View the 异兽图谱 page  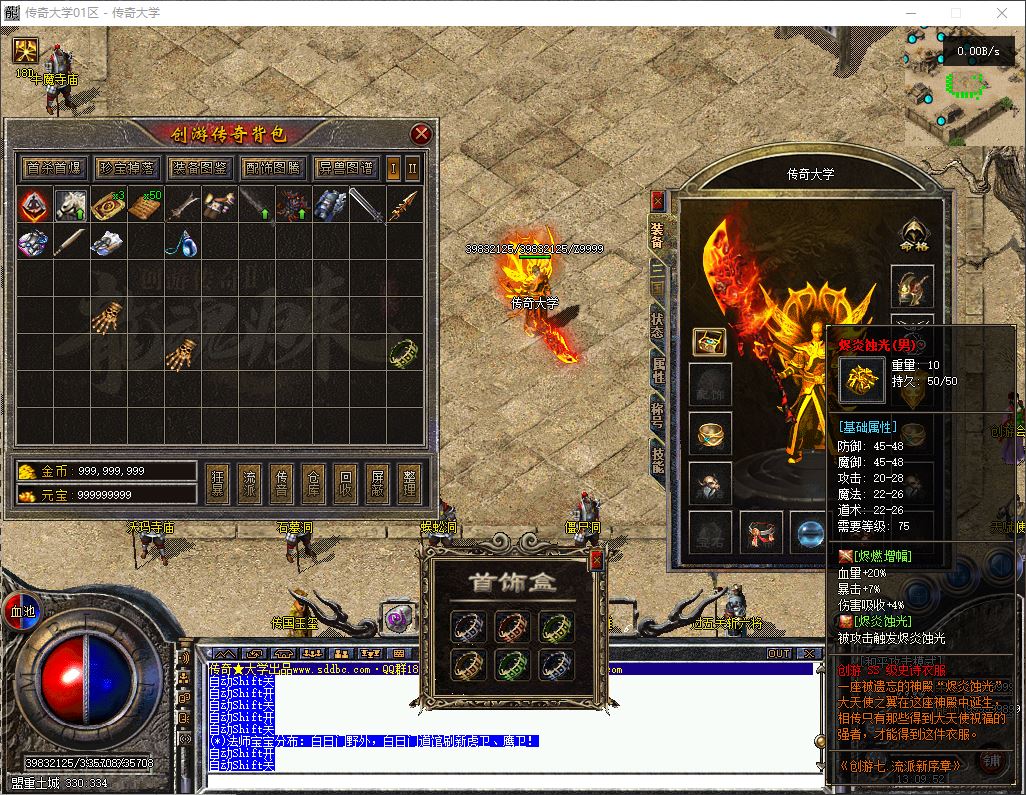click(345, 168)
